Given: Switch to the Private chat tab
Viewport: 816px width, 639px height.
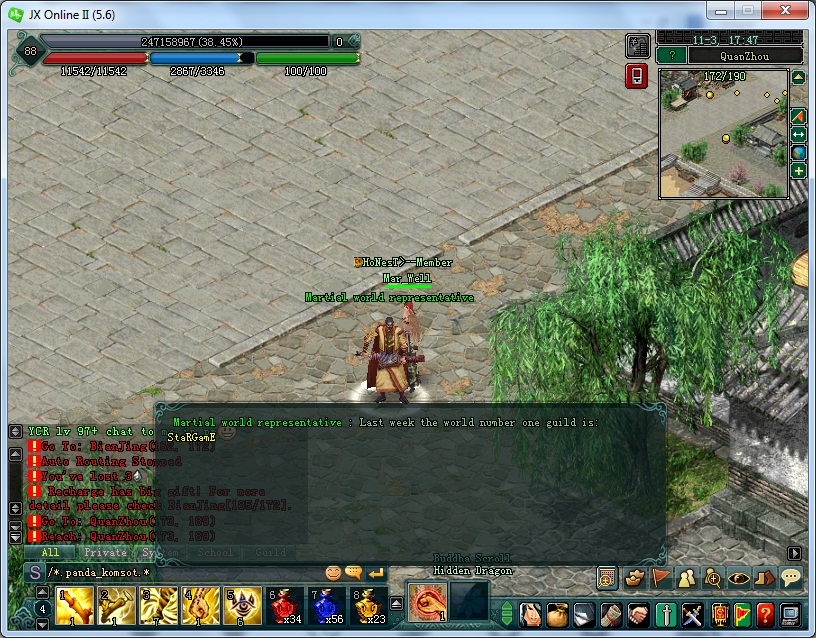Looking at the screenshot, I should pos(105,552).
